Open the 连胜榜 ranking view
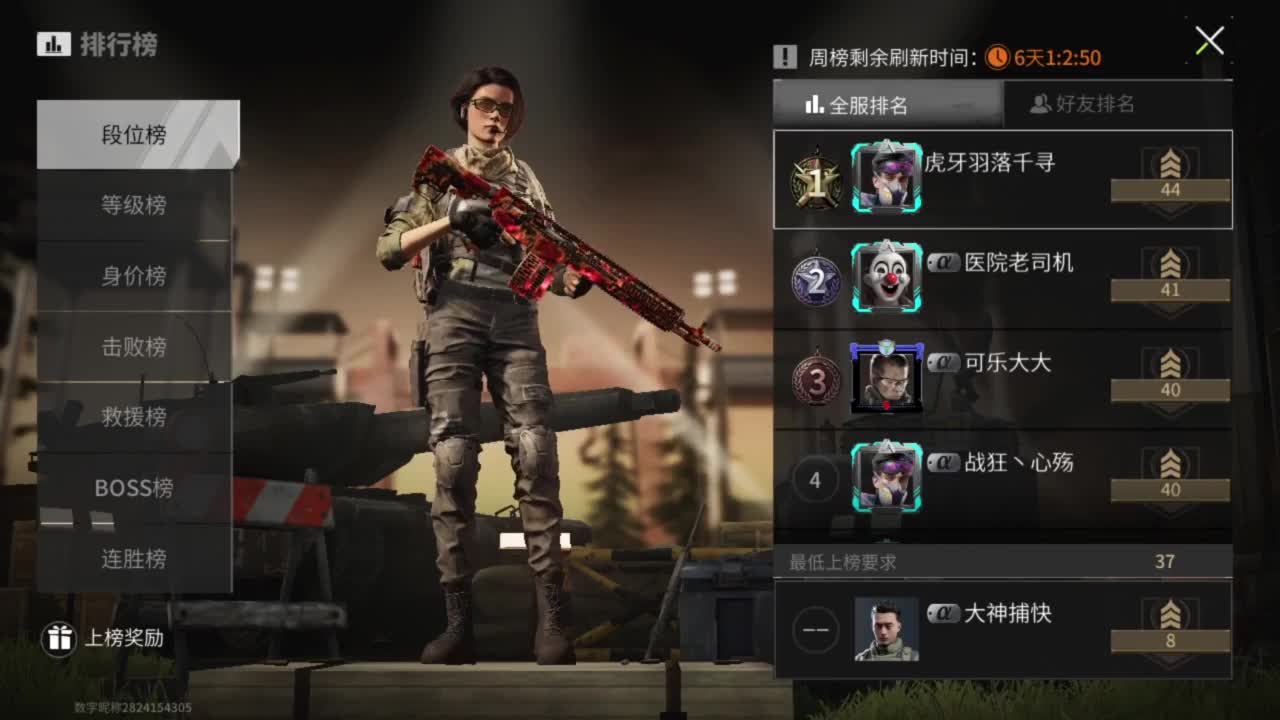This screenshot has width=1280, height=720. pyautogui.click(x=136, y=560)
